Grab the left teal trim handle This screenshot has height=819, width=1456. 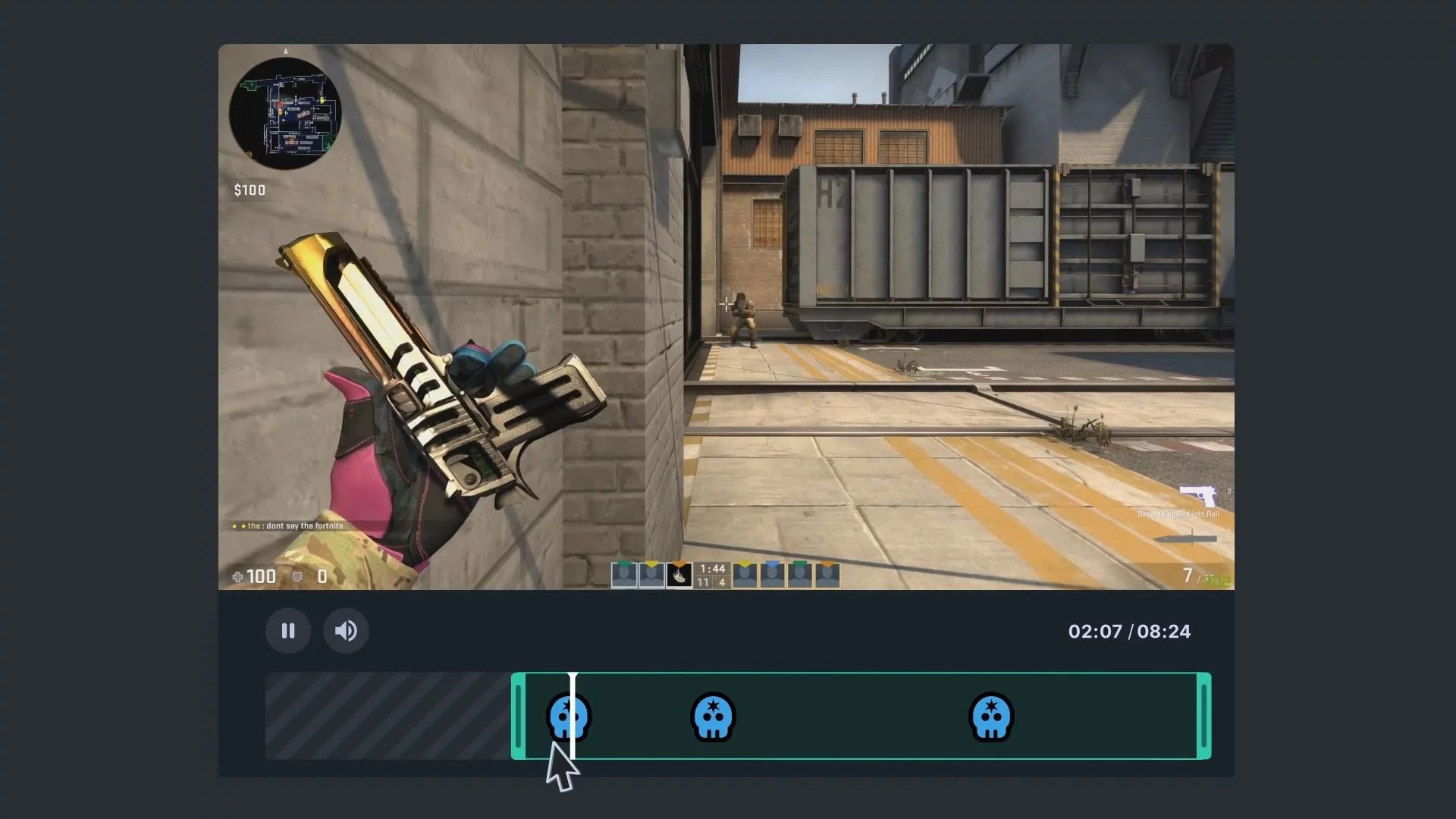[x=519, y=716]
